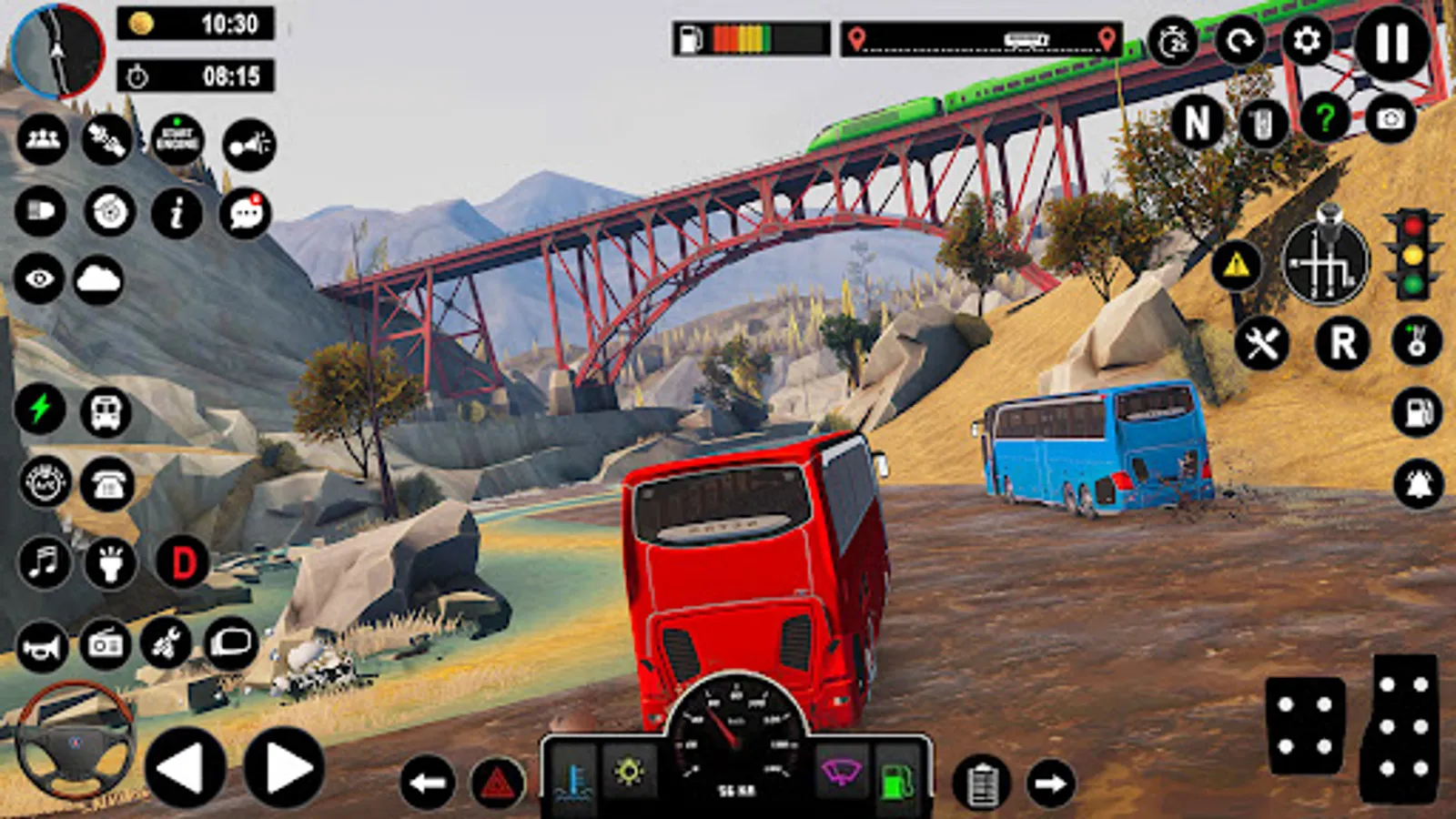Switch to Drive with the red D button
Viewport: 1456px width, 819px height.
[x=183, y=563]
